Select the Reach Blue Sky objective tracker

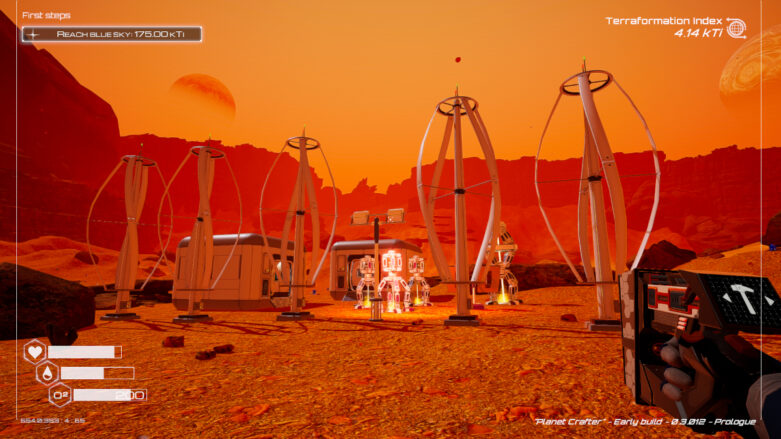click(x=112, y=34)
